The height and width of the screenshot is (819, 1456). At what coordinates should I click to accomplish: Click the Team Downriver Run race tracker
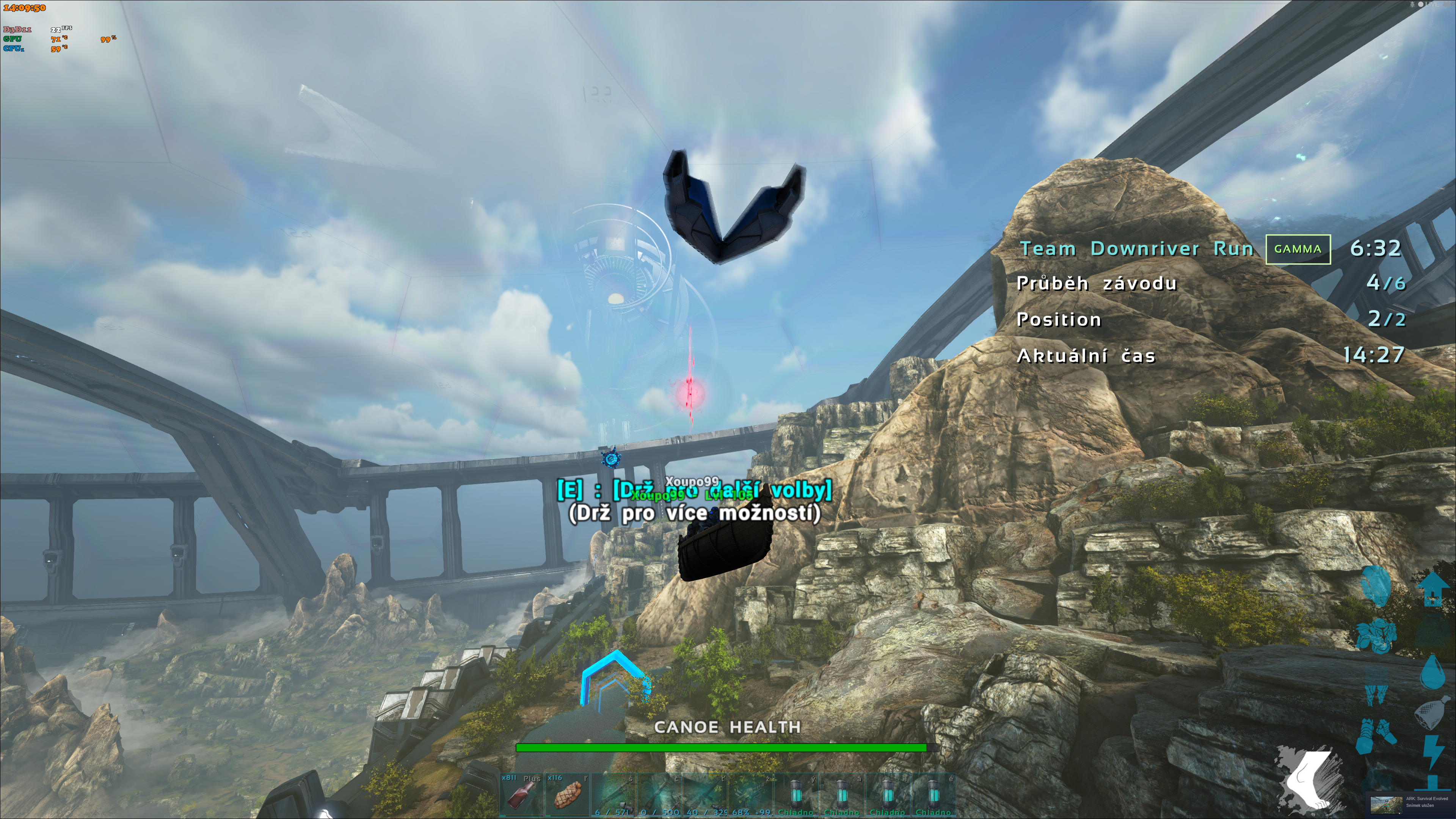coord(1136,249)
